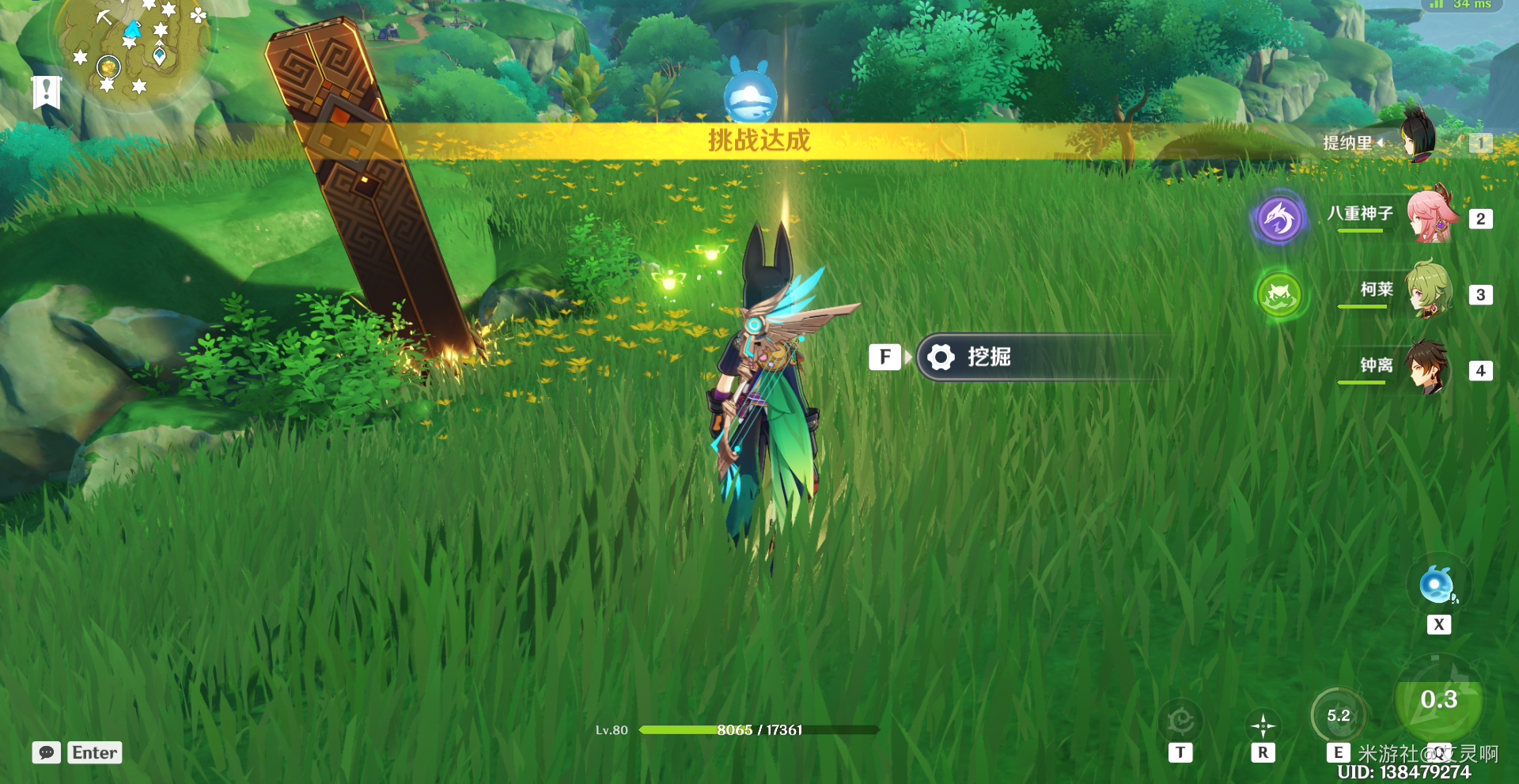Open the quest exclamation mark icon
The image size is (1519, 784).
(47, 91)
